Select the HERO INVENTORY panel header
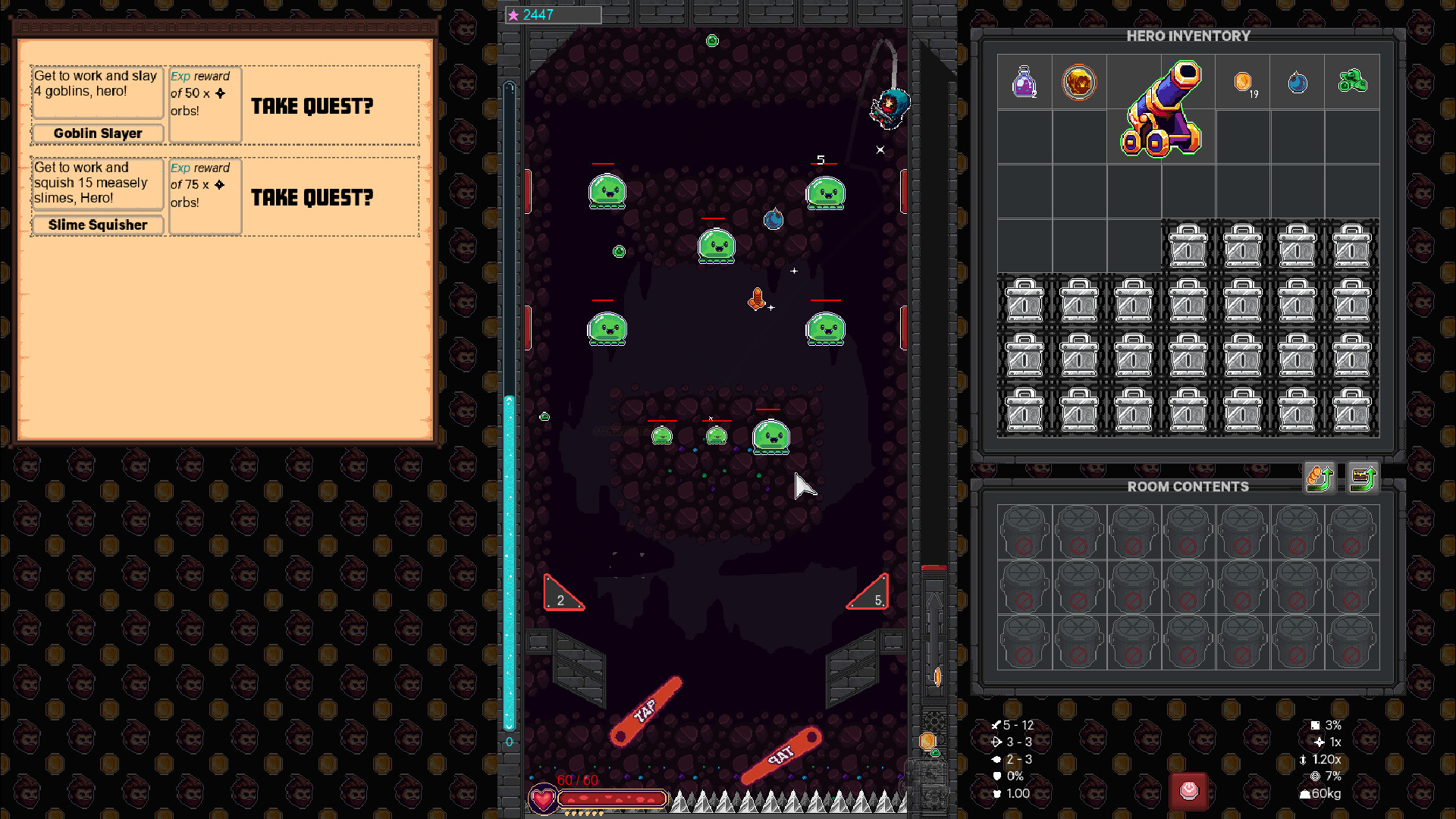This screenshot has height=819, width=1456. coord(1187,36)
